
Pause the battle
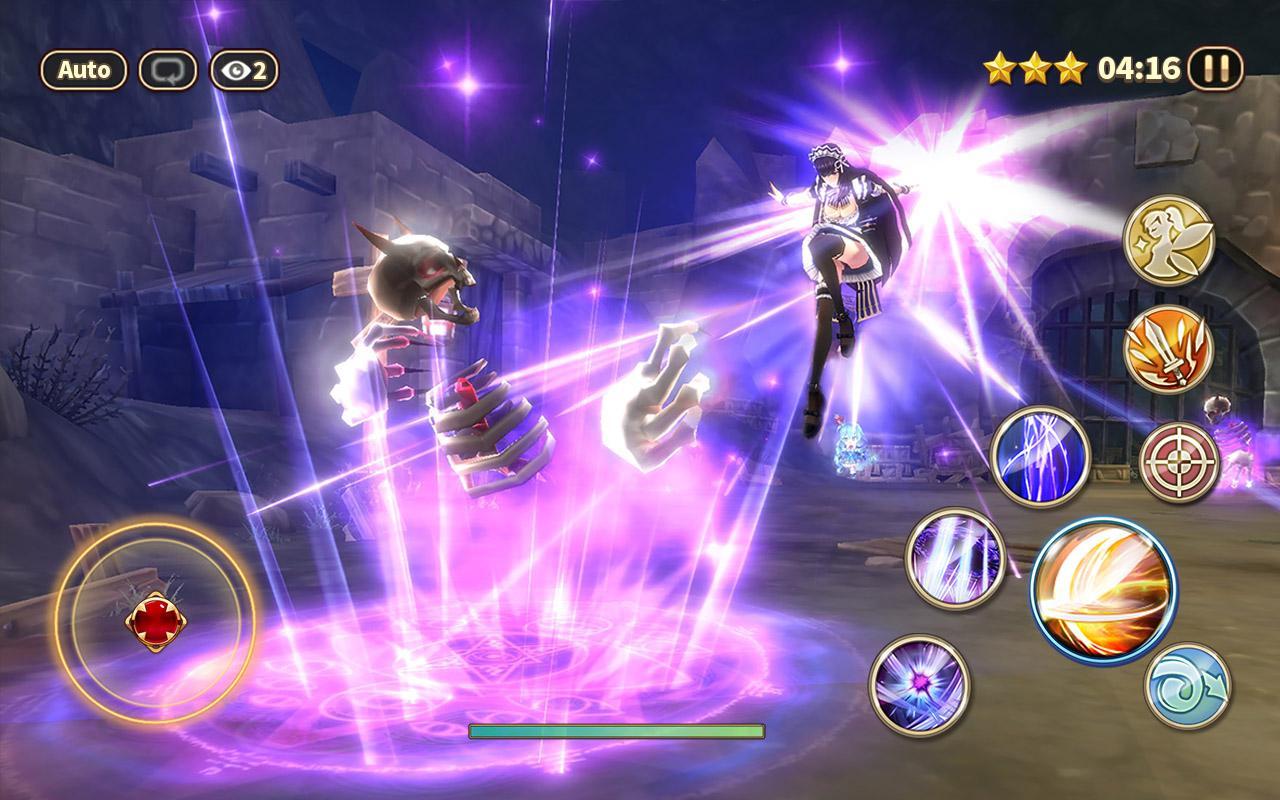[1216, 69]
